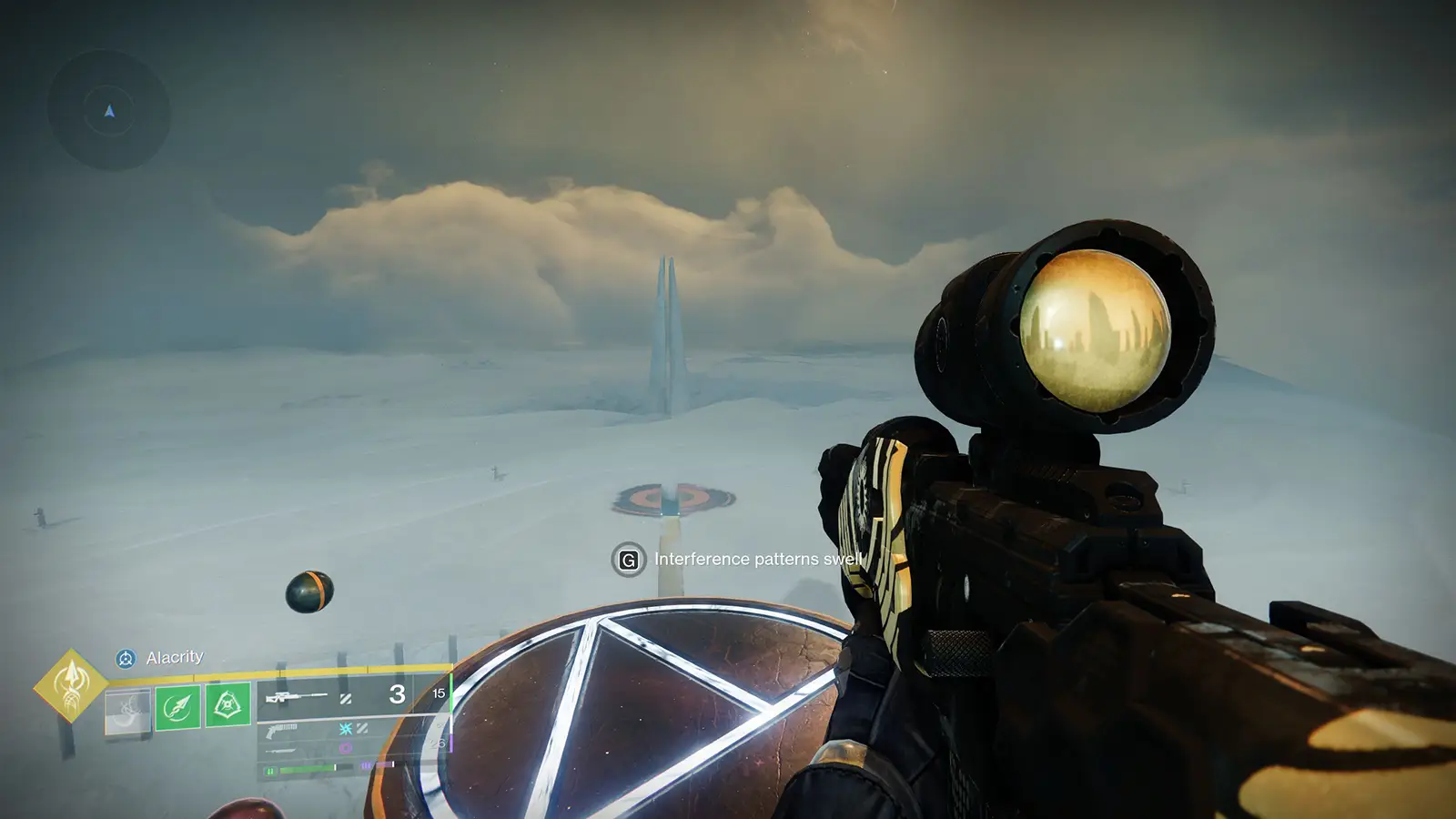This screenshot has height=819, width=1456.
Task: Click the reserve ammo count showing 15
Action: coord(439,693)
